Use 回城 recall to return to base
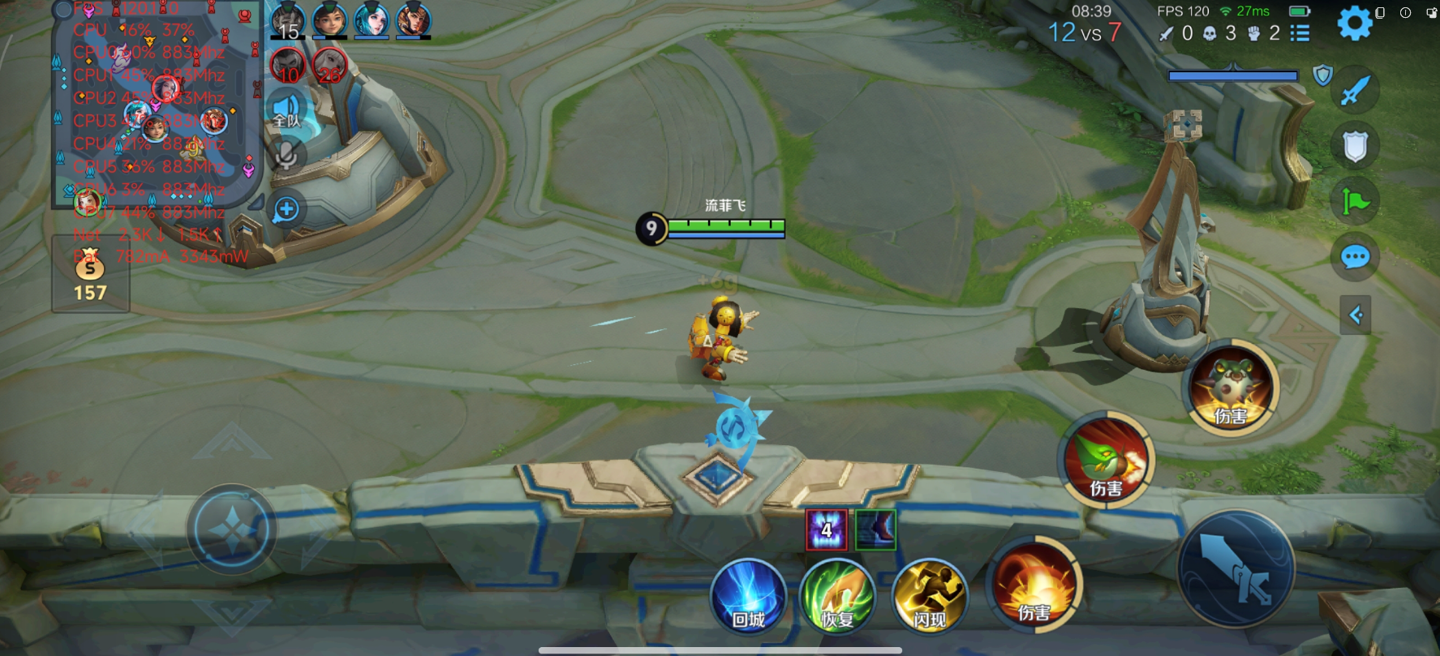1440x656 pixels. click(748, 596)
